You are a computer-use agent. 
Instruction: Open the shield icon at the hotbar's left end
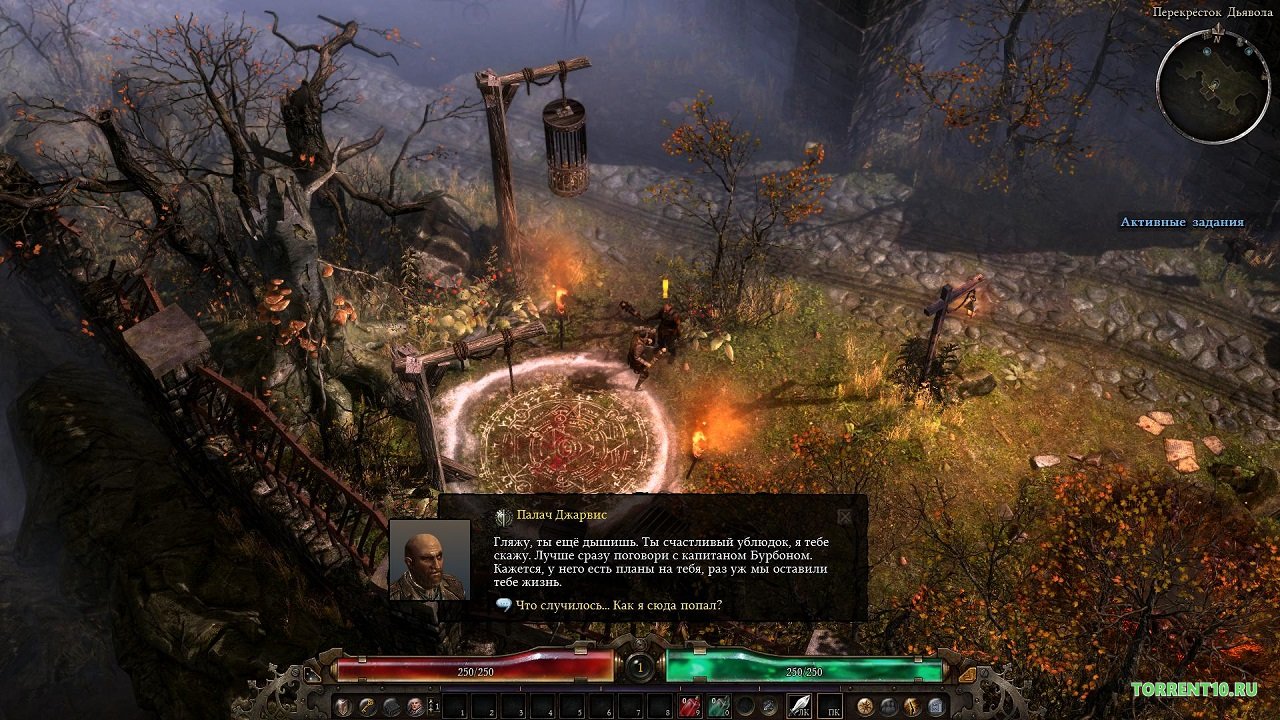coord(343,707)
